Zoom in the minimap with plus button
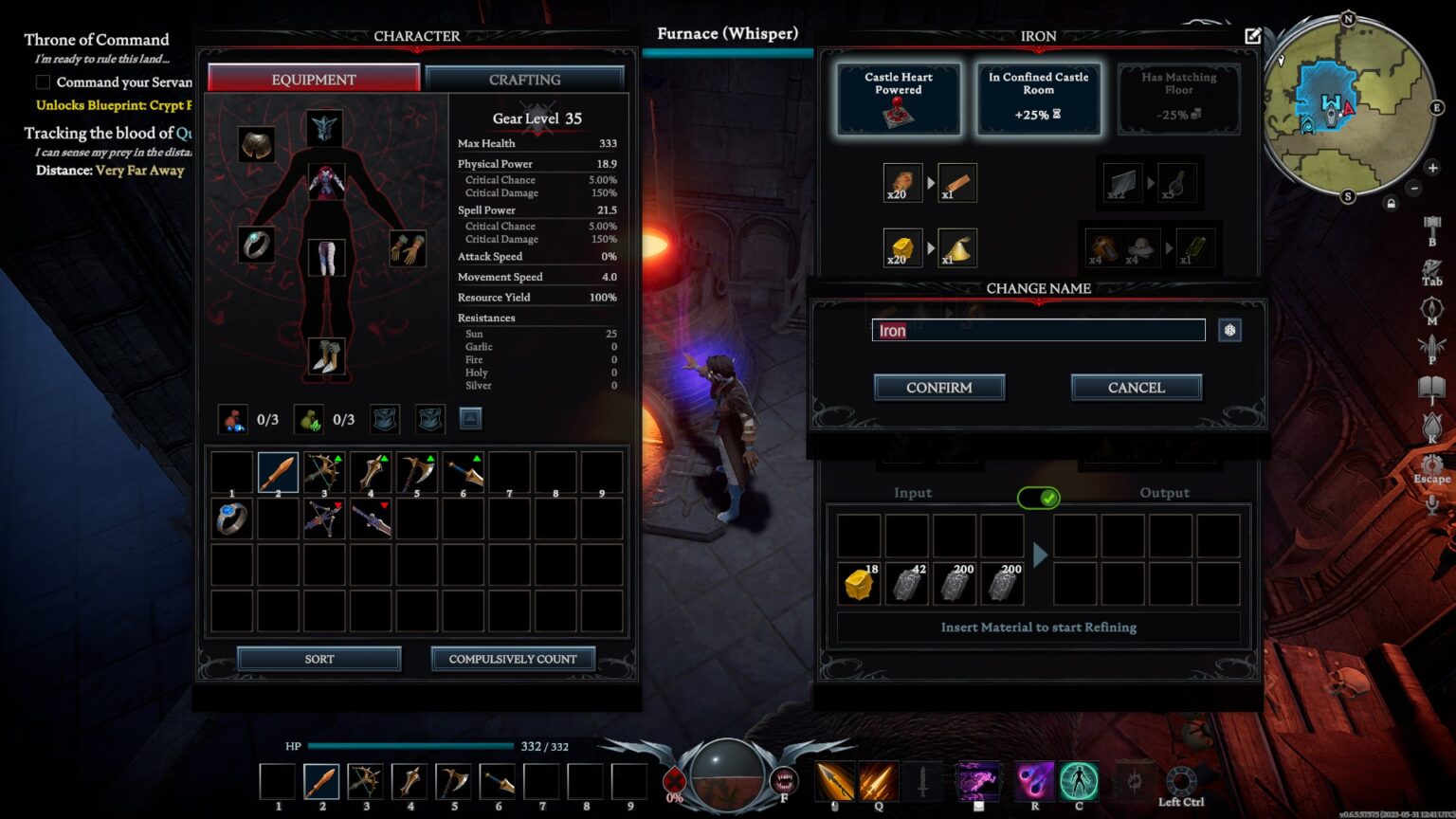This screenshot has width=1456, height=819. tap(1432, 169)
